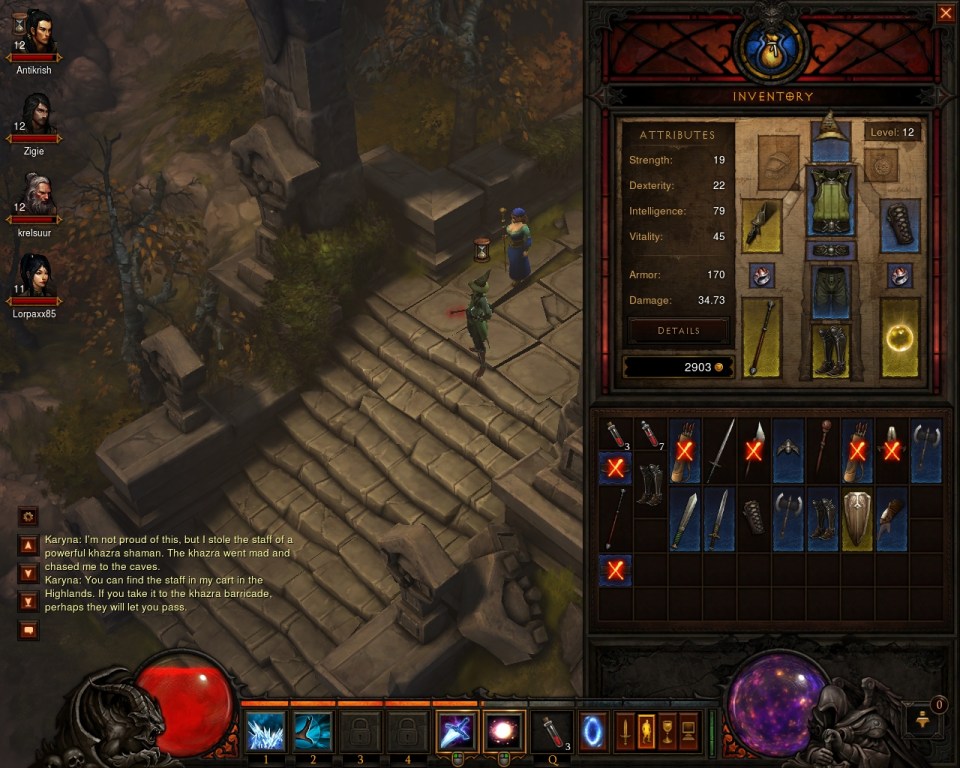
Task: Open the attribute Details
Action: 679,331
